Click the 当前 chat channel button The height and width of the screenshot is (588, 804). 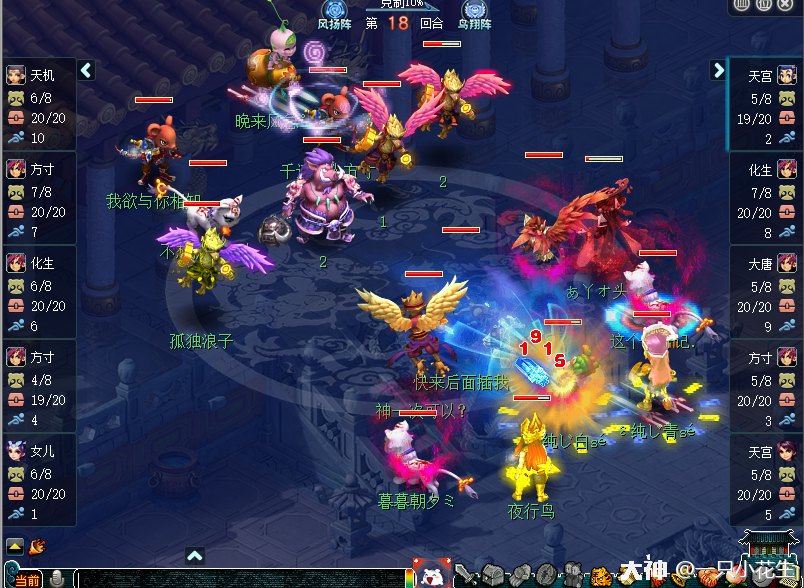[x=27, y=579]
